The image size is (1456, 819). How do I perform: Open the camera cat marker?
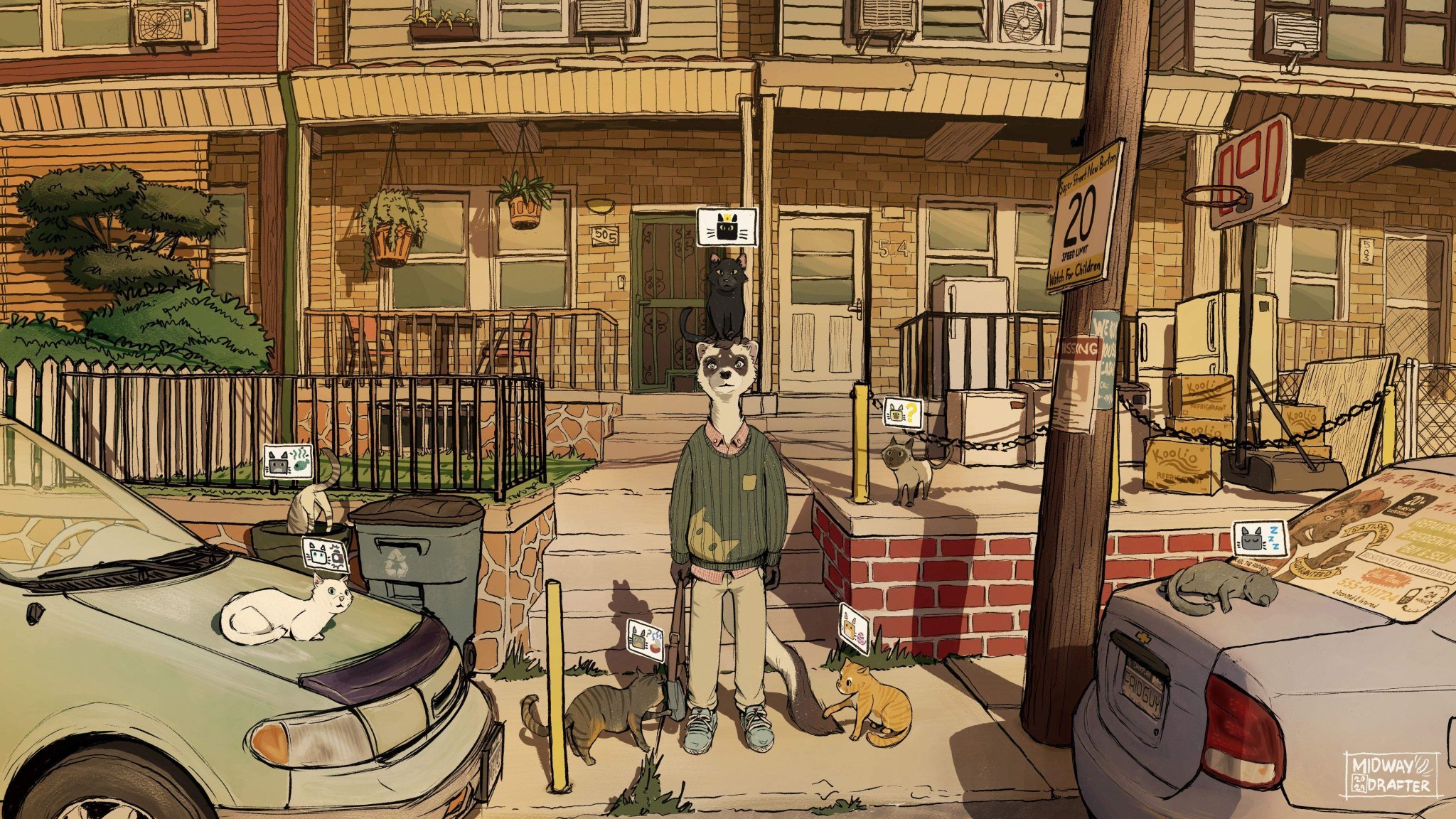[x=325, y=555]
